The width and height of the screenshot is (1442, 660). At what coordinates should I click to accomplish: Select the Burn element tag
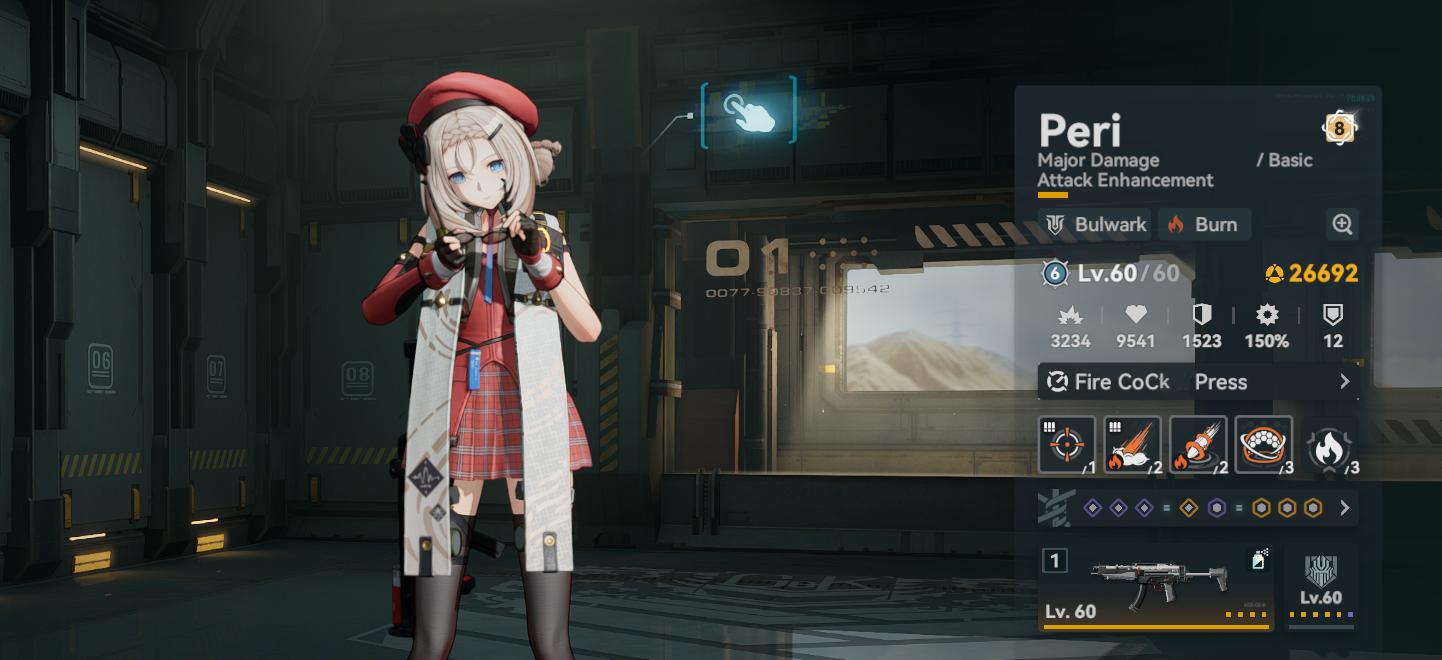pos(1204,224)
